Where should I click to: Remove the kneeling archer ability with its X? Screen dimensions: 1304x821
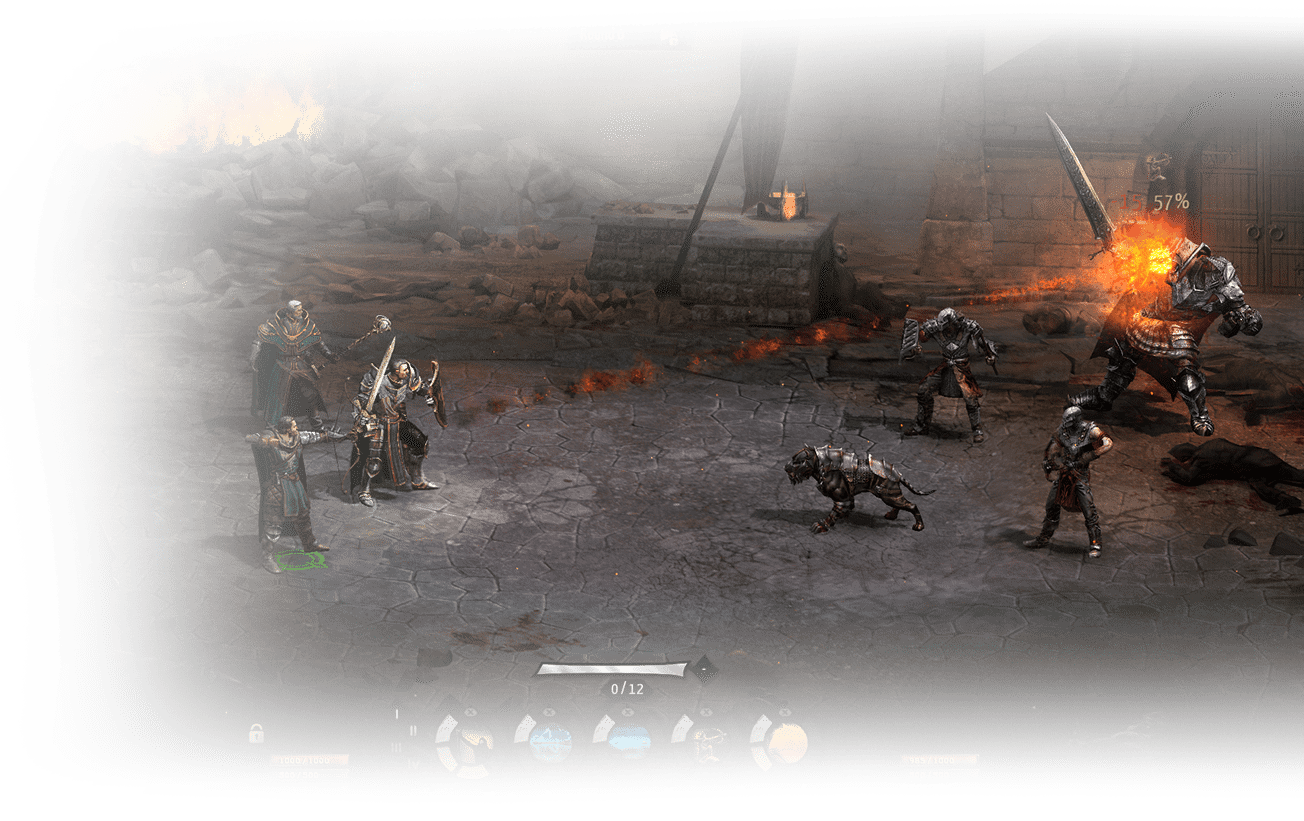(x=706, y=712)
